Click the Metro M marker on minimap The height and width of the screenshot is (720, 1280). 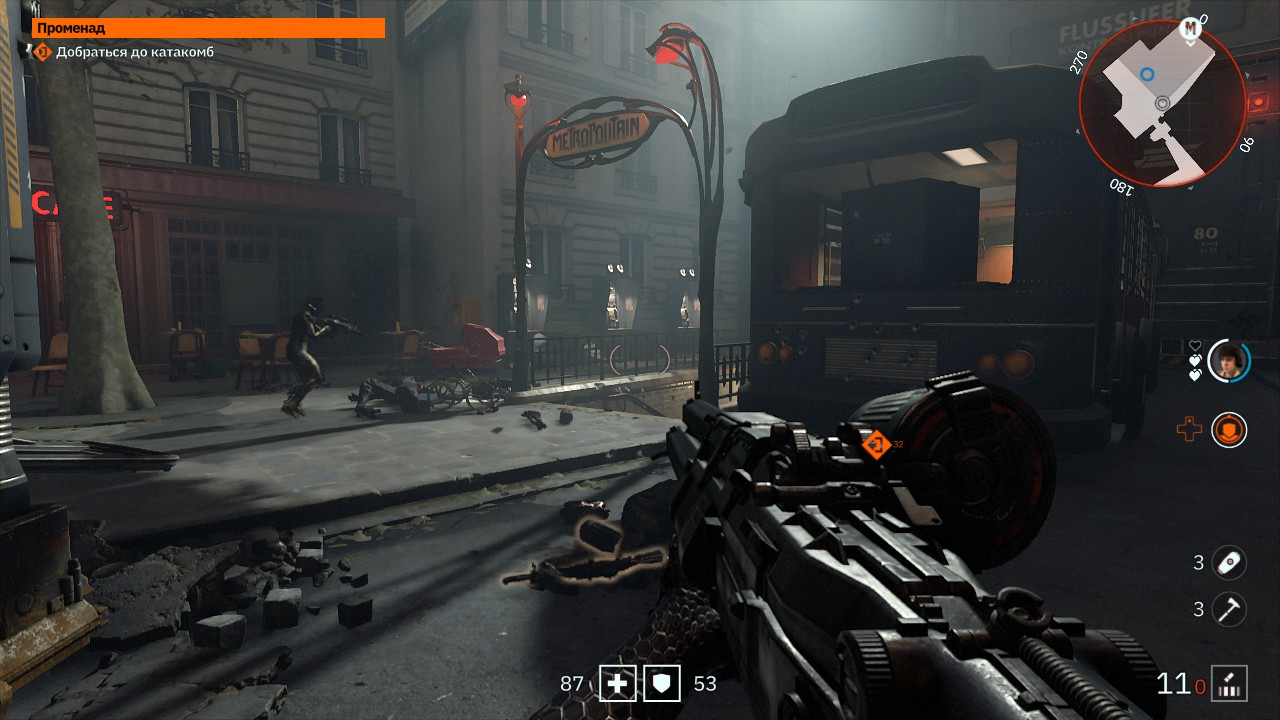click(x=1190, y=29)
